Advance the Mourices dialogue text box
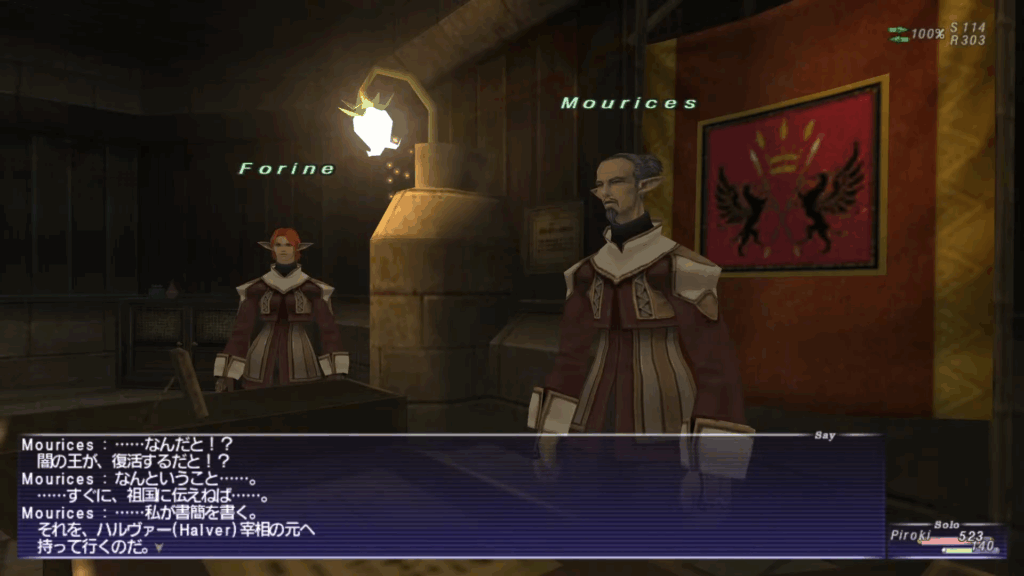The height and width of the screenshot is (576, 1024). pyautogui.click(x=450, y=497)
